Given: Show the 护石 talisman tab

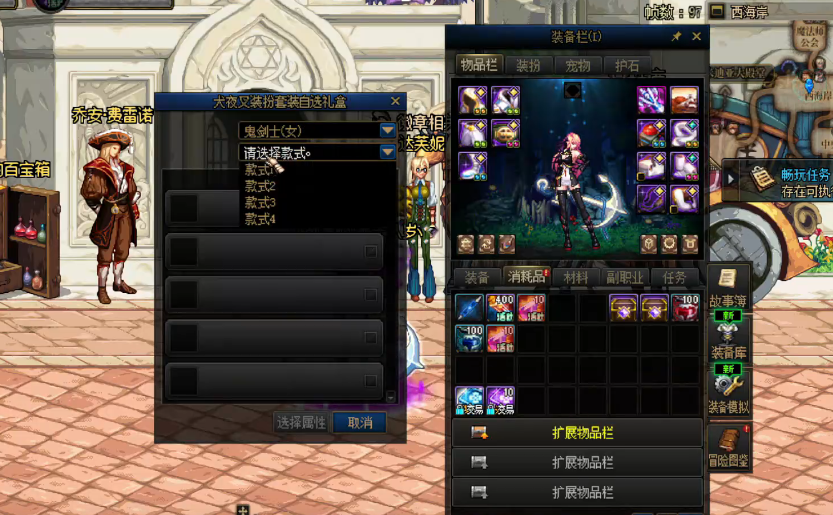Looking at the screenshot, I should click(627, 65).
